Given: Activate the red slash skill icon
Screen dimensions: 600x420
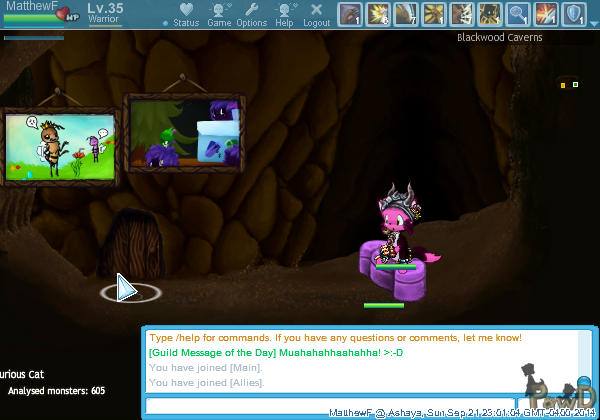Looking at the screenshot, I should click(x=546, y=14).
